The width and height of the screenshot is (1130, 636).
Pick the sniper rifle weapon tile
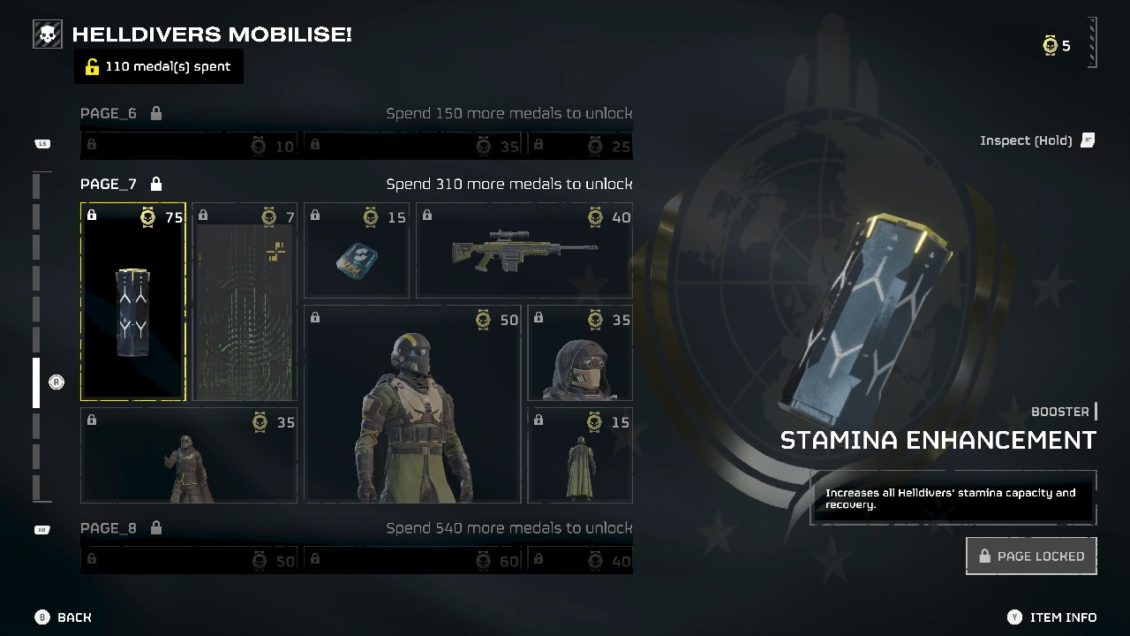tap(524, 251)
